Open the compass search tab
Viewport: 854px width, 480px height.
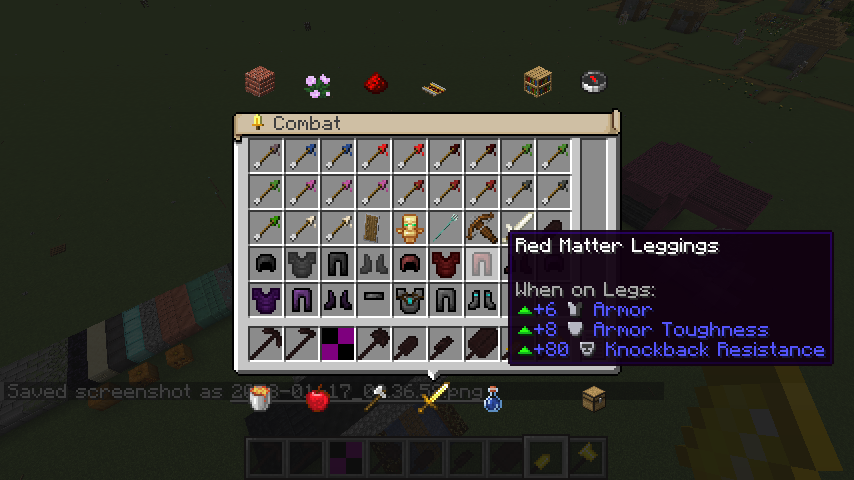click(594, 81)
